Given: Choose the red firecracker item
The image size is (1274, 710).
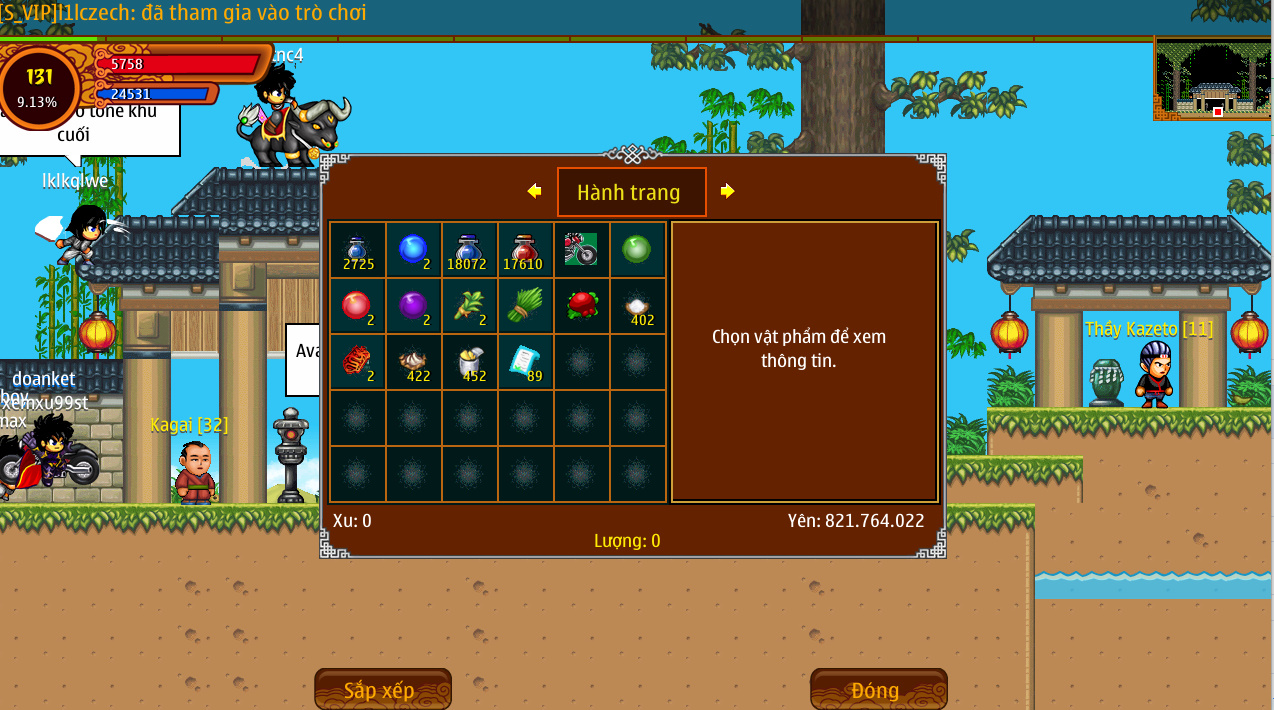Looking at the screenshot, I should (357, 361).
